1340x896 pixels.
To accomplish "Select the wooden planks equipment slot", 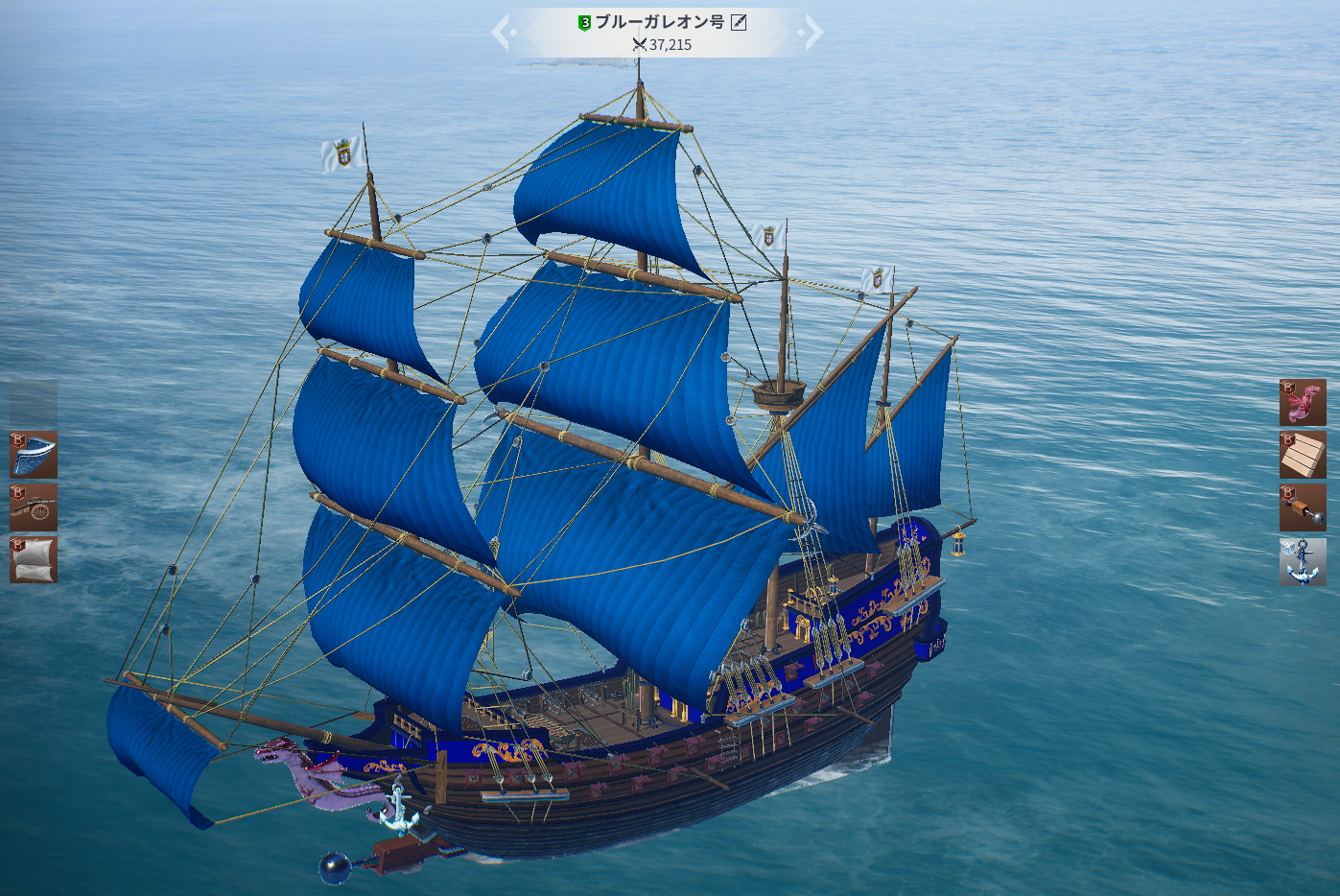I will pos(1303,455).
